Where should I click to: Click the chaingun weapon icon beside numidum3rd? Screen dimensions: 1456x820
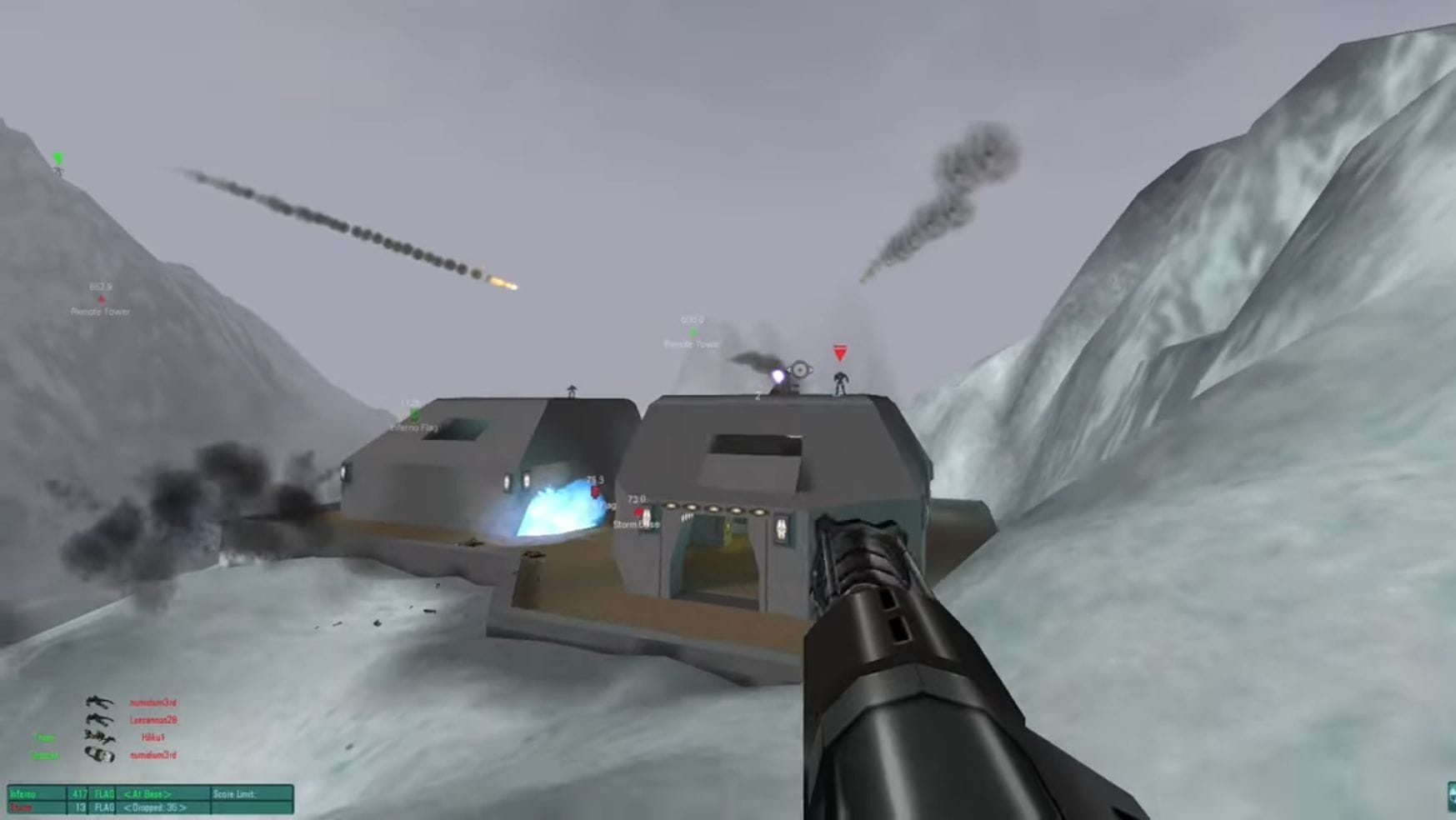(x=100, y=701)
